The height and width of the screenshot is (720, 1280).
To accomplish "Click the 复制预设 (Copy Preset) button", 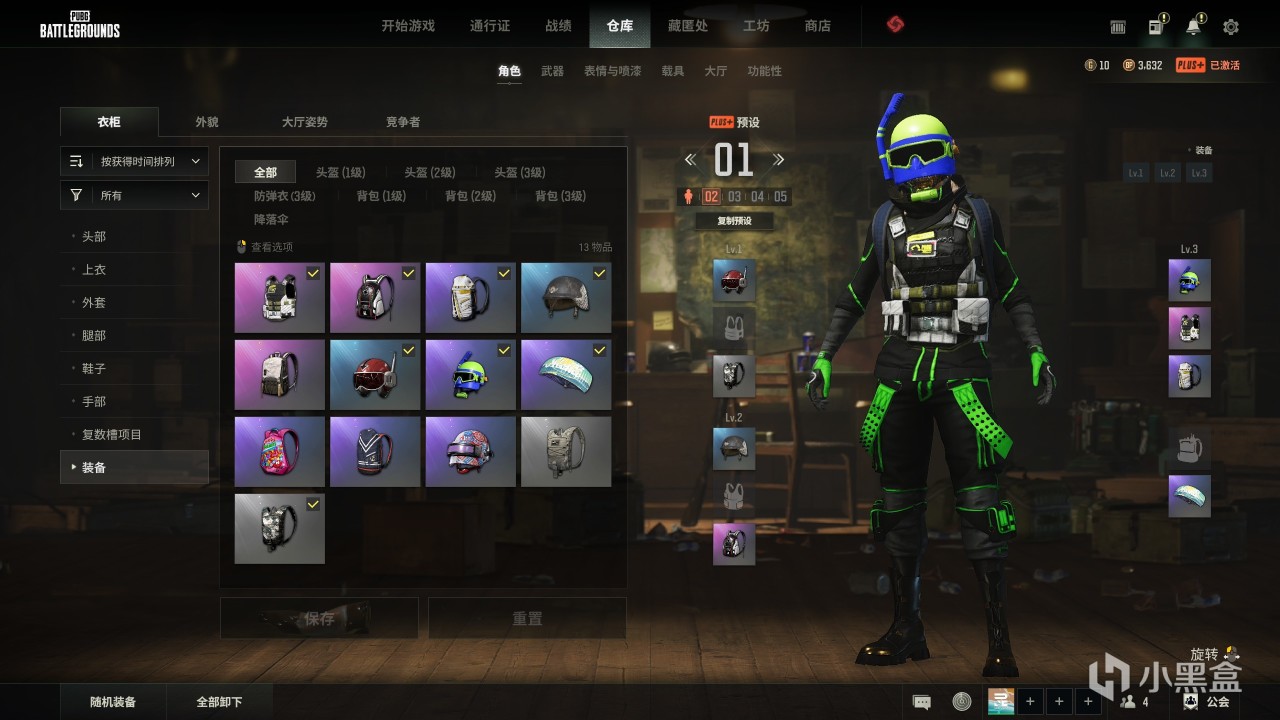I will (734, 221).
